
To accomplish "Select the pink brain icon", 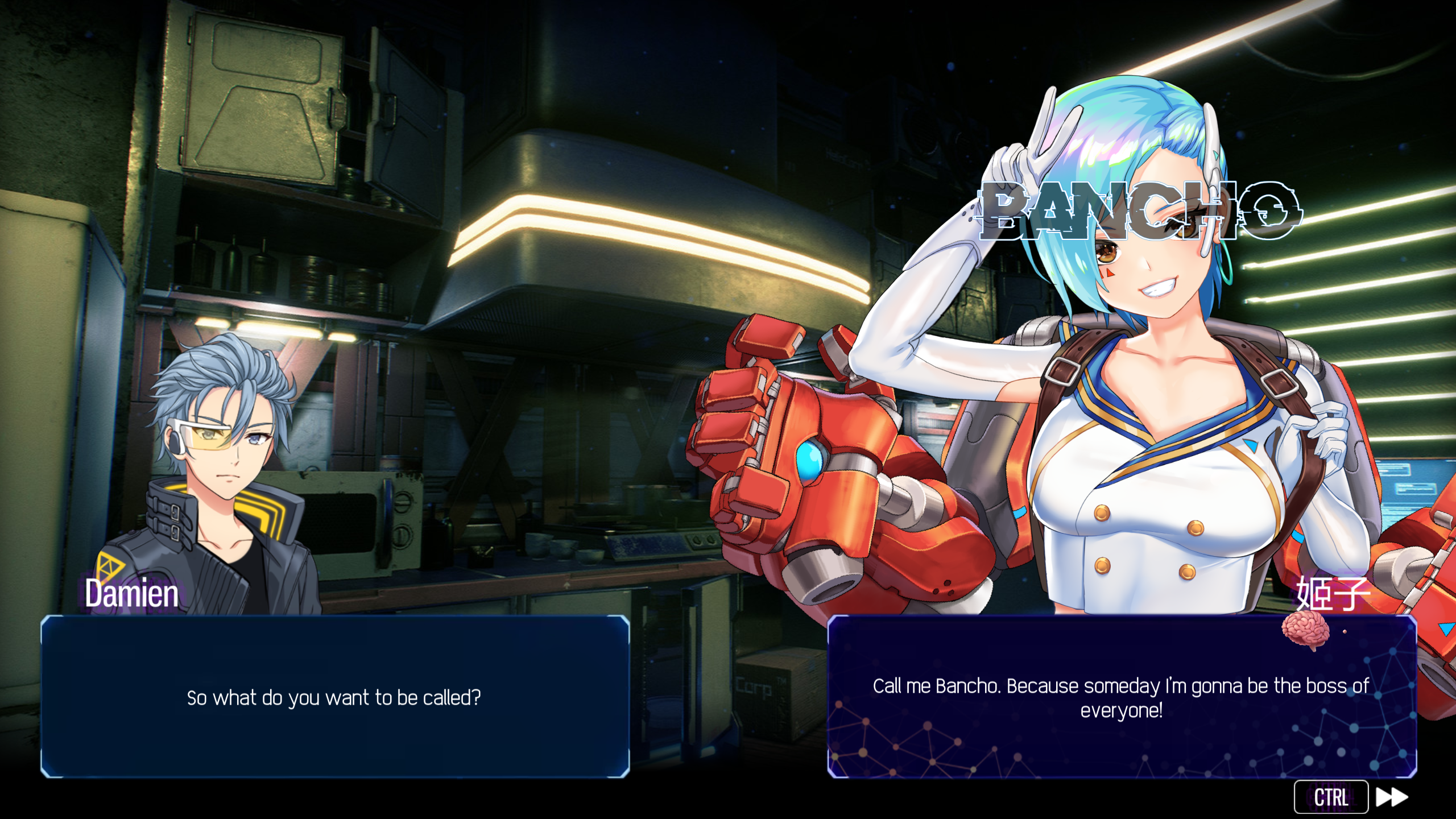I will (1305, 630).
